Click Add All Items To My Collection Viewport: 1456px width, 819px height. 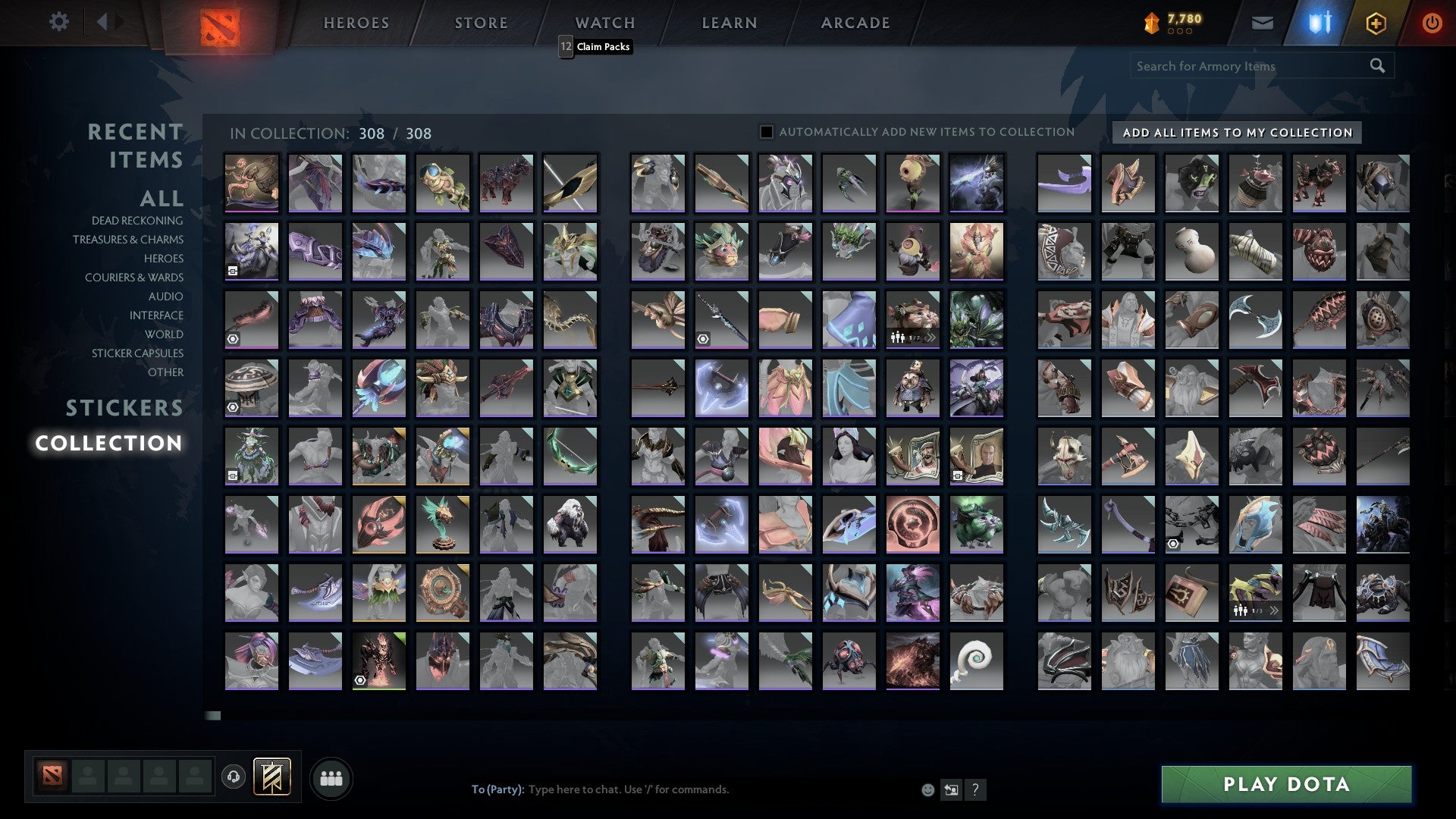[x=1235, y=132]
